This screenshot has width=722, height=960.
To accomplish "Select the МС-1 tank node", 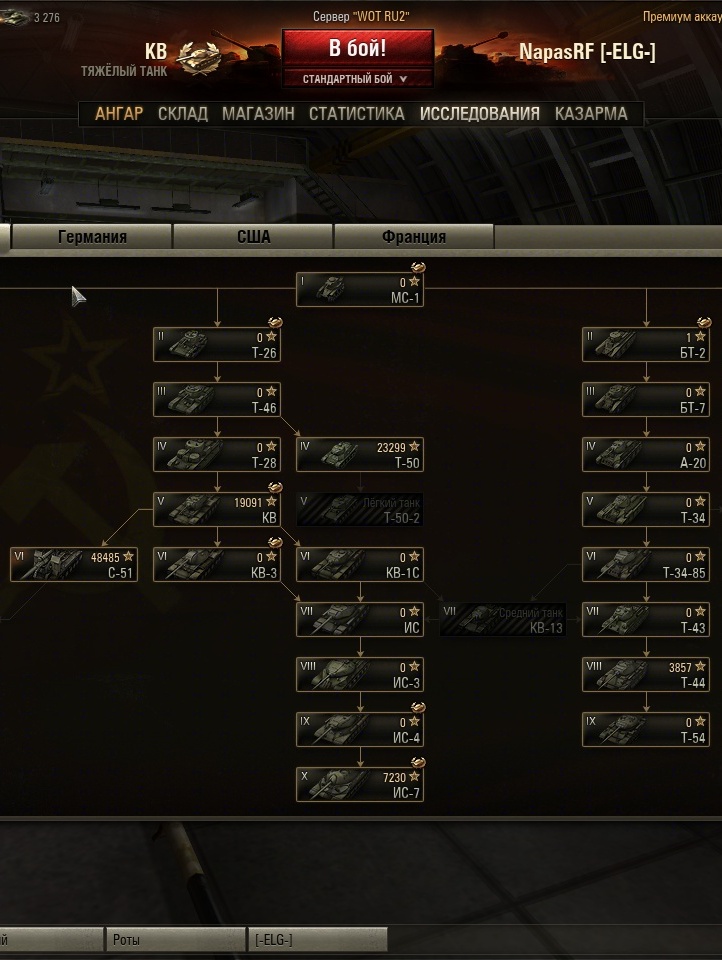I will [x=360, y=290].
